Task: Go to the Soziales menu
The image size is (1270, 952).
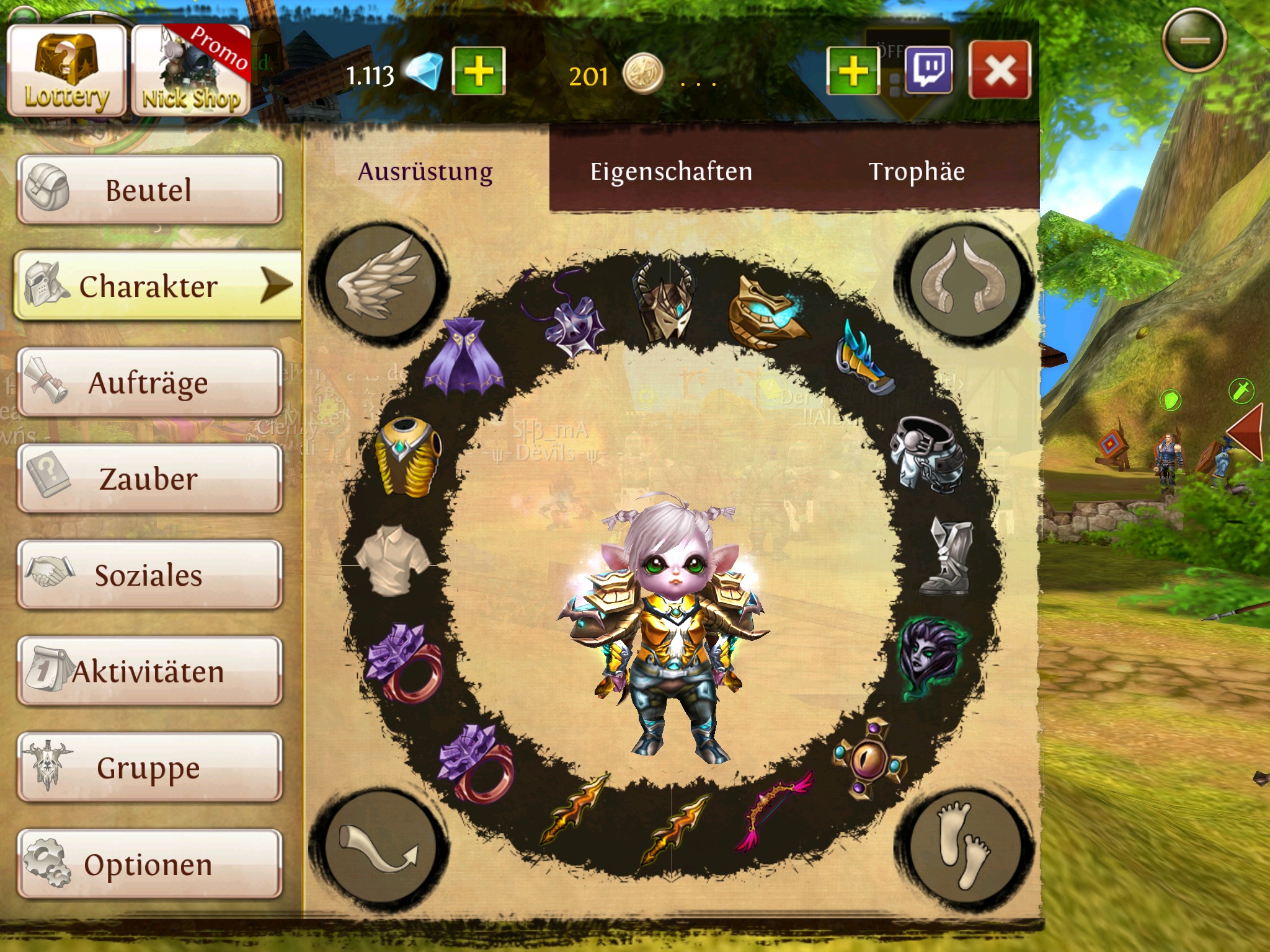Action: pyautogui.click(x=149, y=575)
